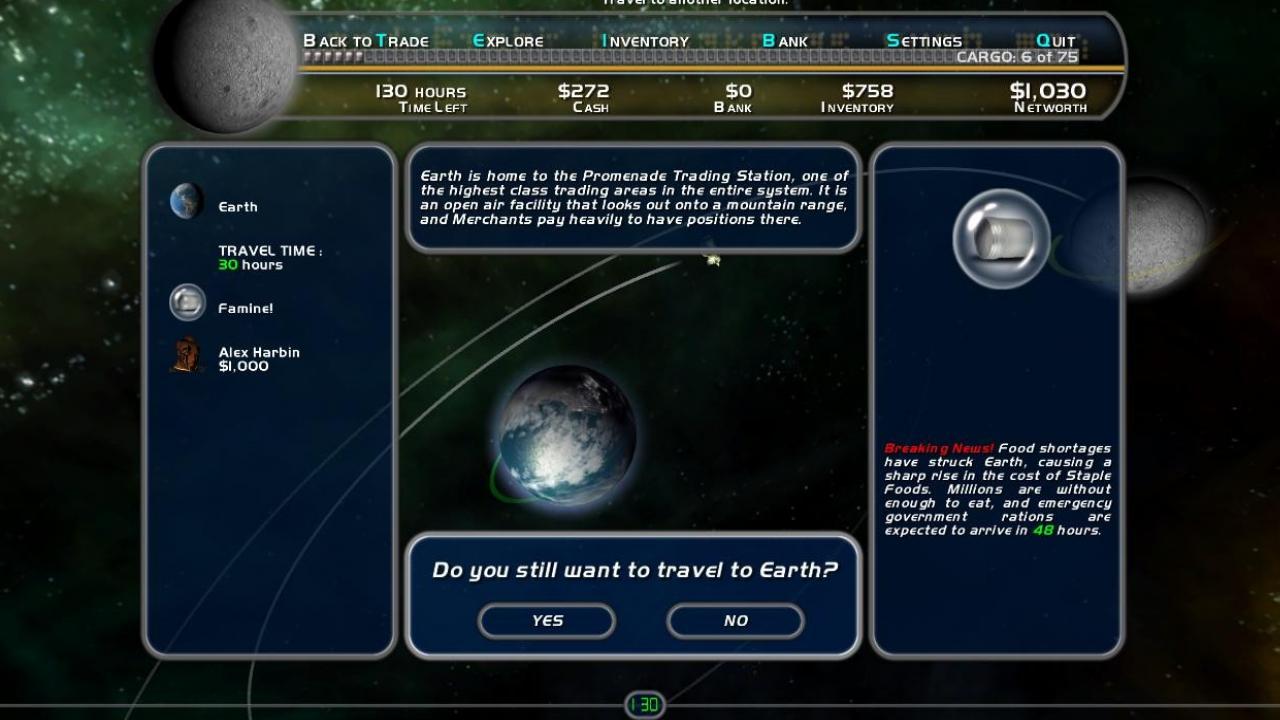Switch to the Back to Trade tab
Image resolution: width=1280 pixels, height=720 pixels.
pos(366,41)
